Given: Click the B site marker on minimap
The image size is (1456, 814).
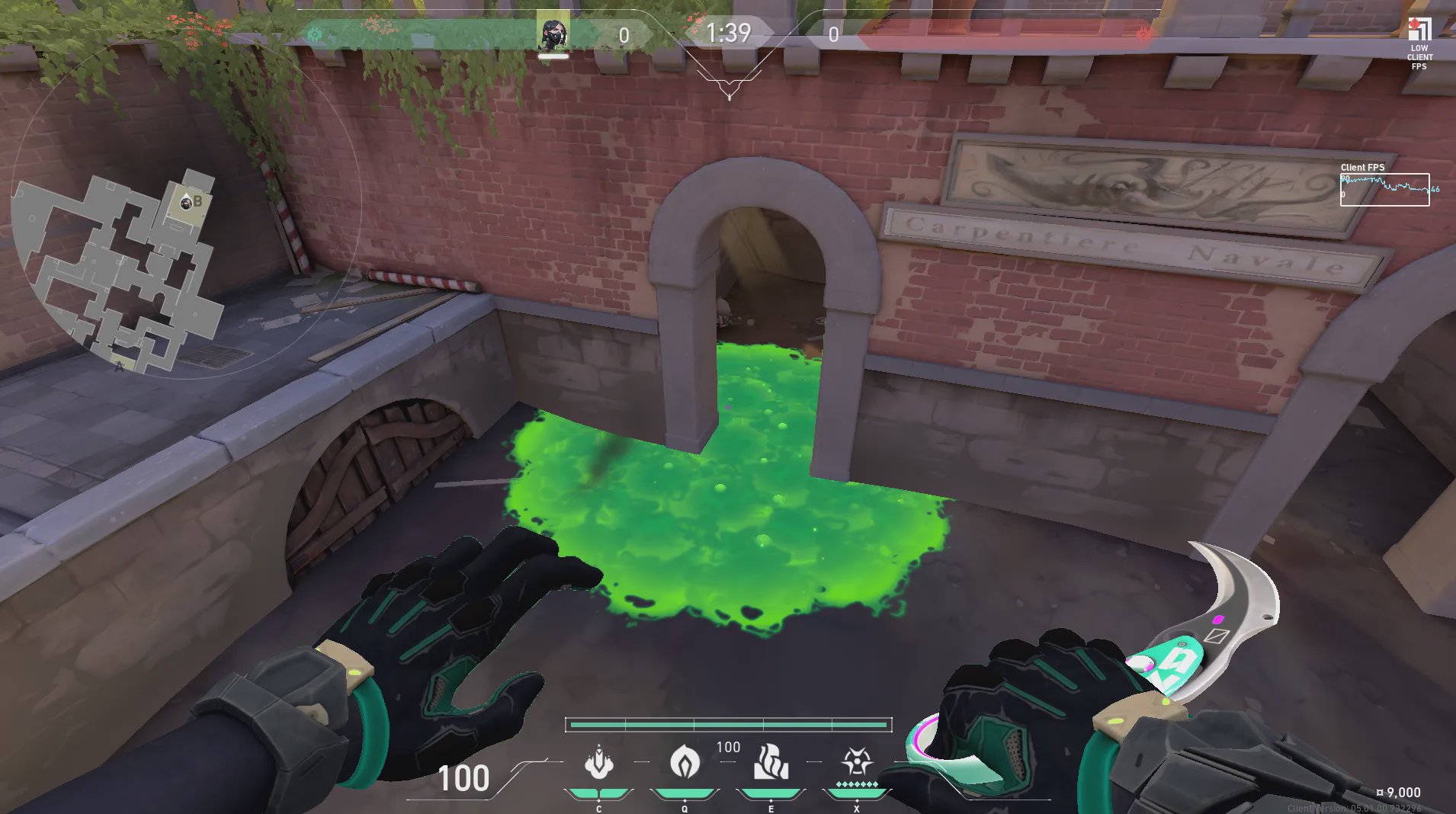Looking at the screenshot, I should coord(197,202).
